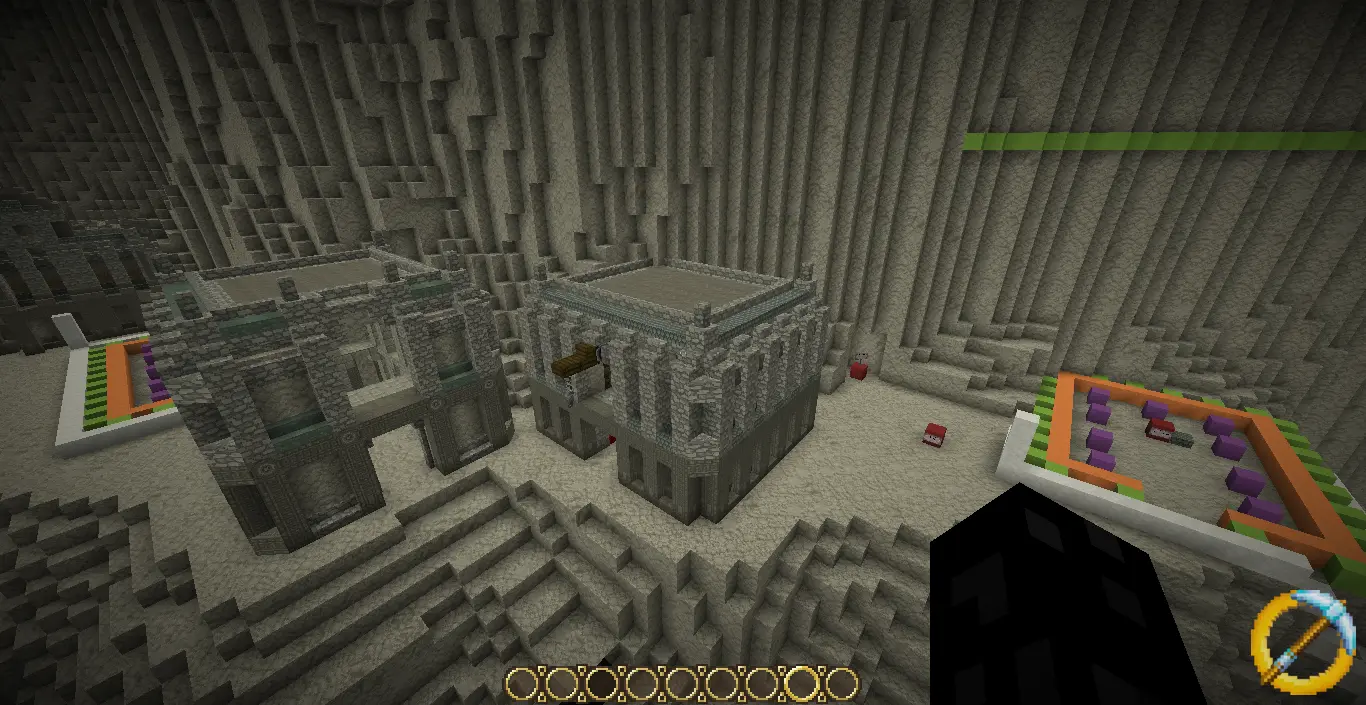This screenshot has width=1366, height=705.
Task: Select the highlighted golden ring hotbar slot
Action: click(802, 684)
